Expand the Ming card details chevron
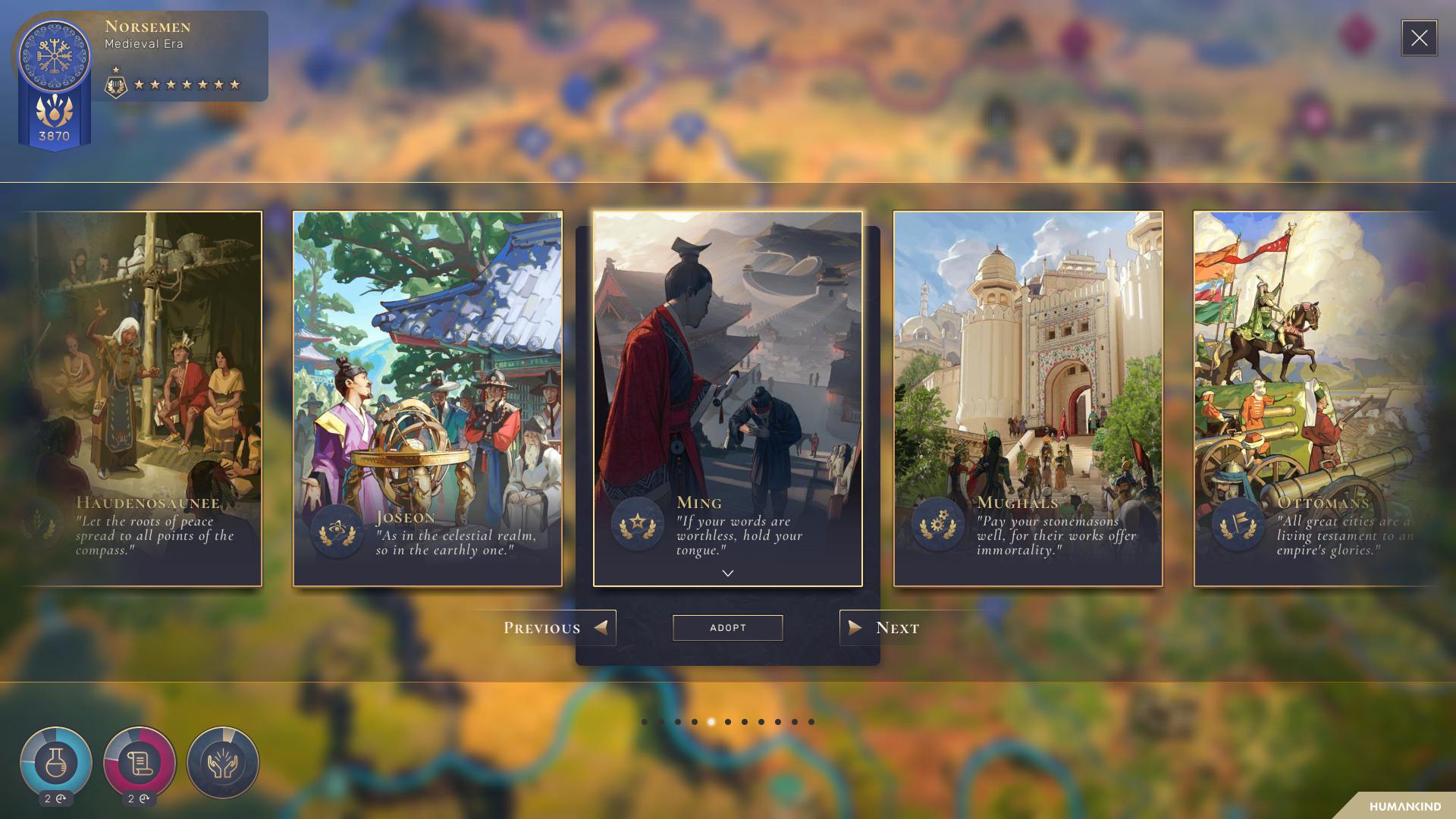The width and height of the screenshot is (1456, 819). 728,574
